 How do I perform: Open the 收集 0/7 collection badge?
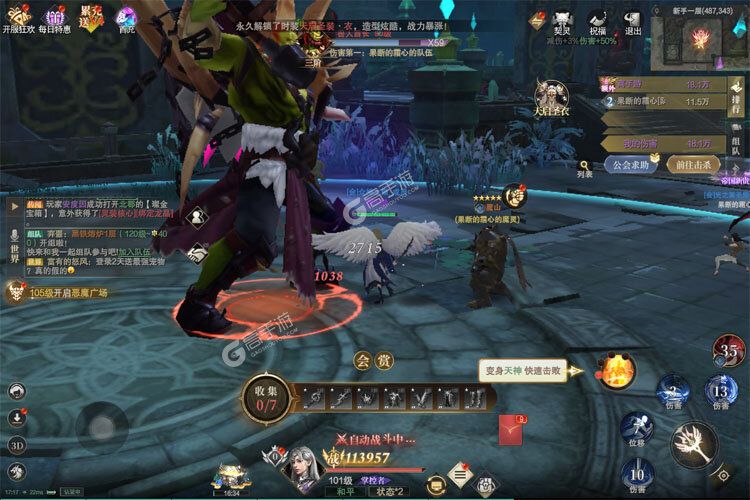click(265, 400)
